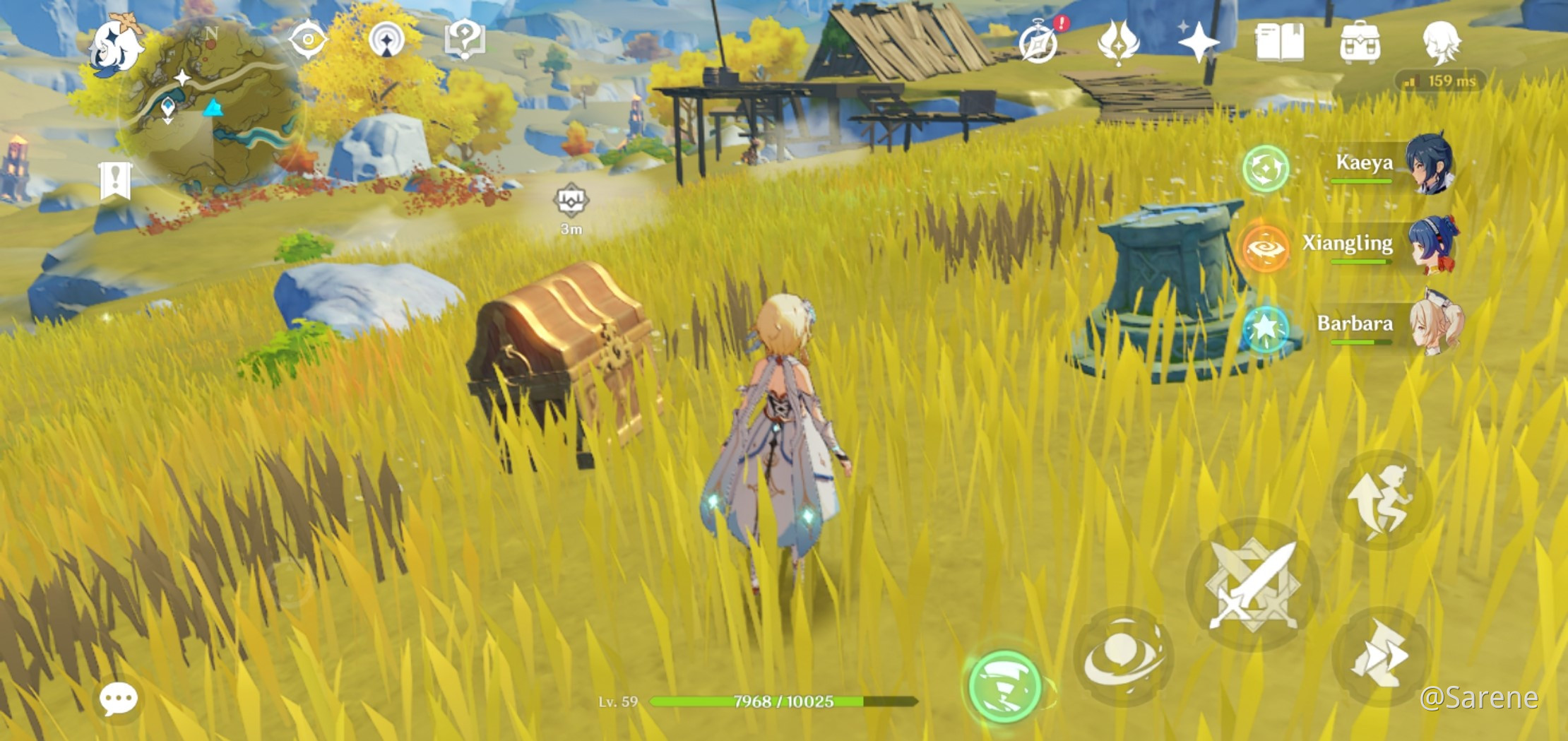This screenshot has width=1568, height=741.
Task: Open the events compass icon
Action: pyautogui.click(x=1039, y=42)
